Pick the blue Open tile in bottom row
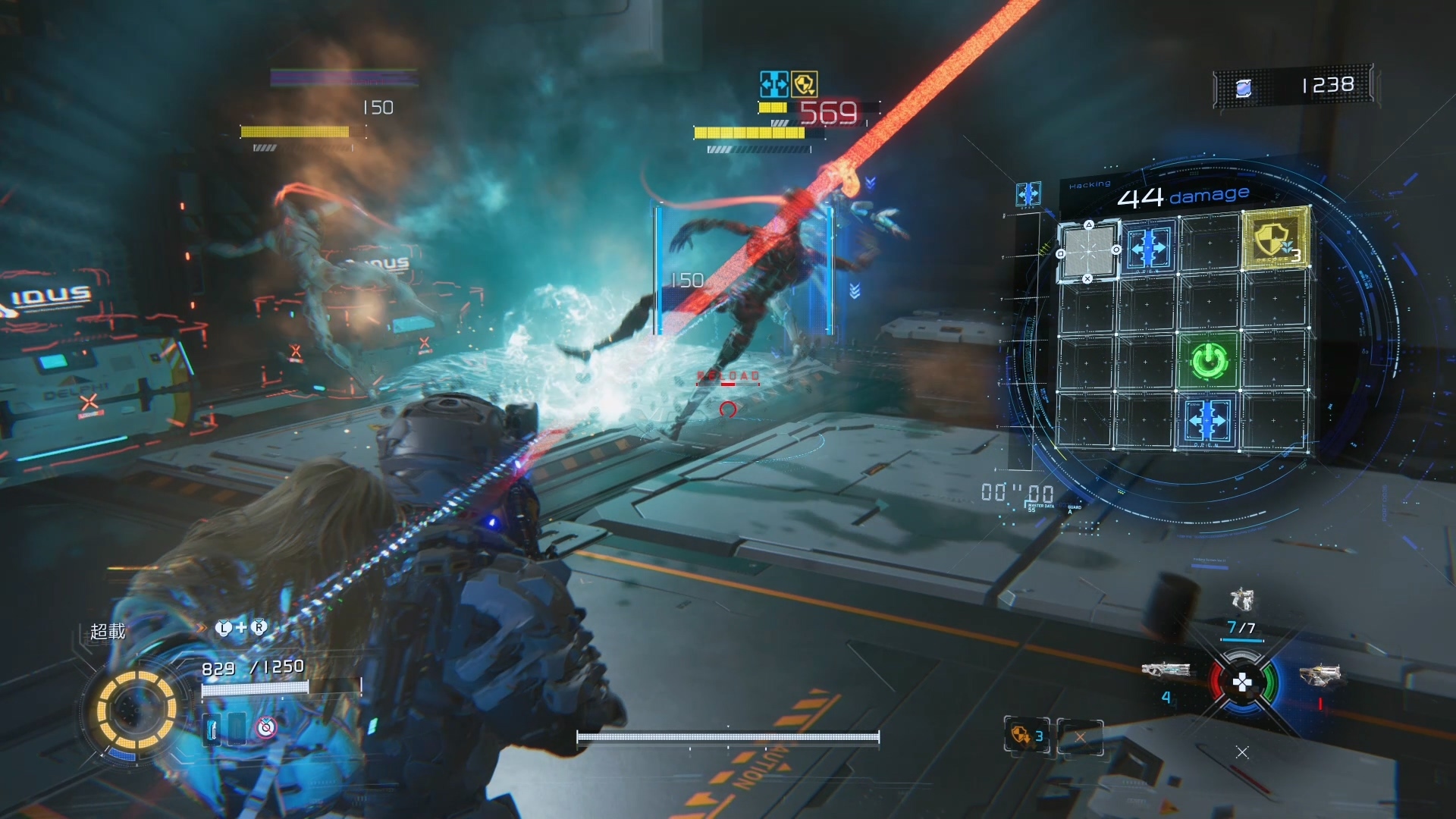Image resolution: width=1456 pixels, height=819 pixels. click(x=1207, y=419)
